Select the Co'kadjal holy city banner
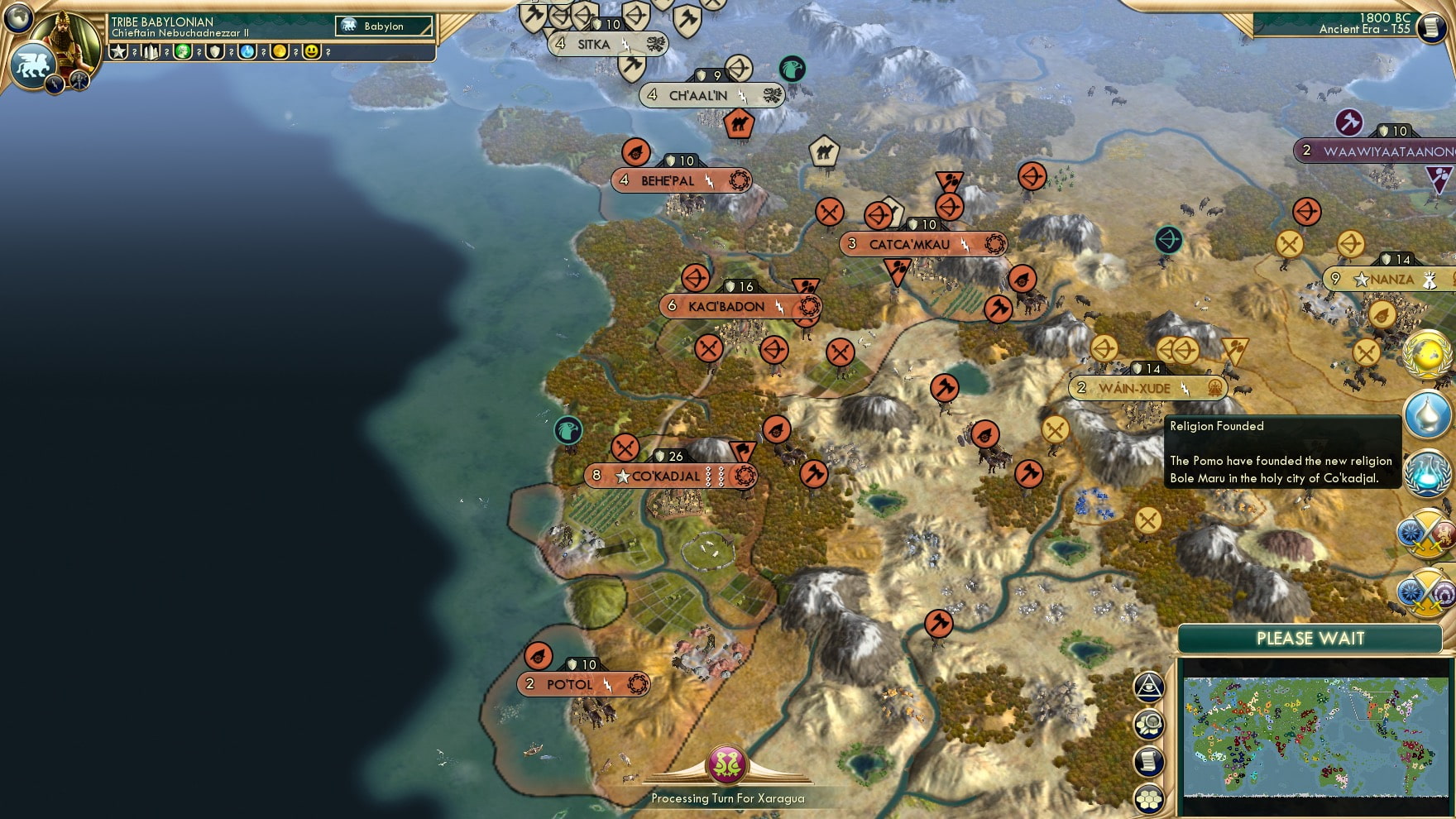The width and height of the screenshot is (1456, 819). pos(666,476)
